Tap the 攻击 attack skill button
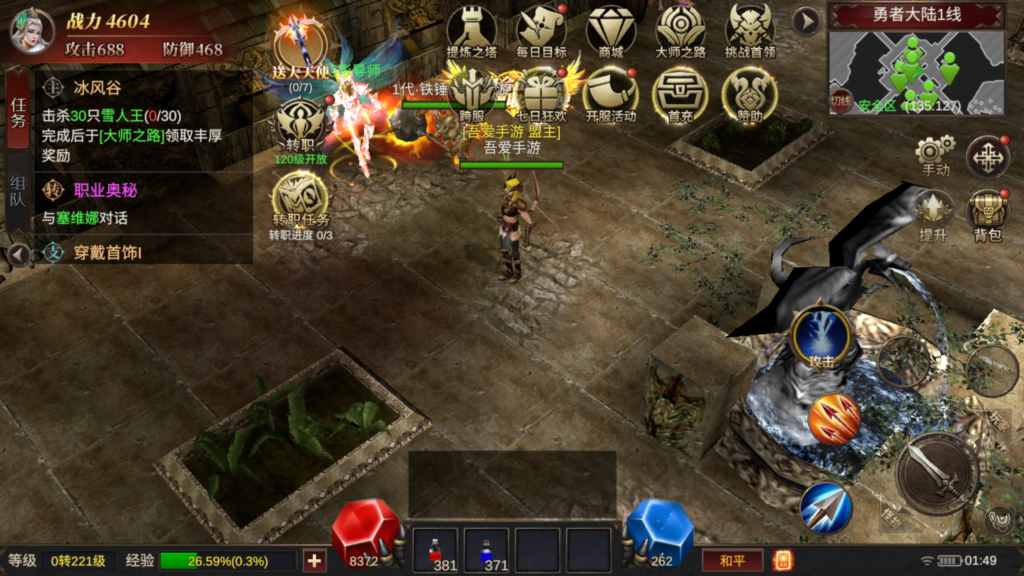 821,340
